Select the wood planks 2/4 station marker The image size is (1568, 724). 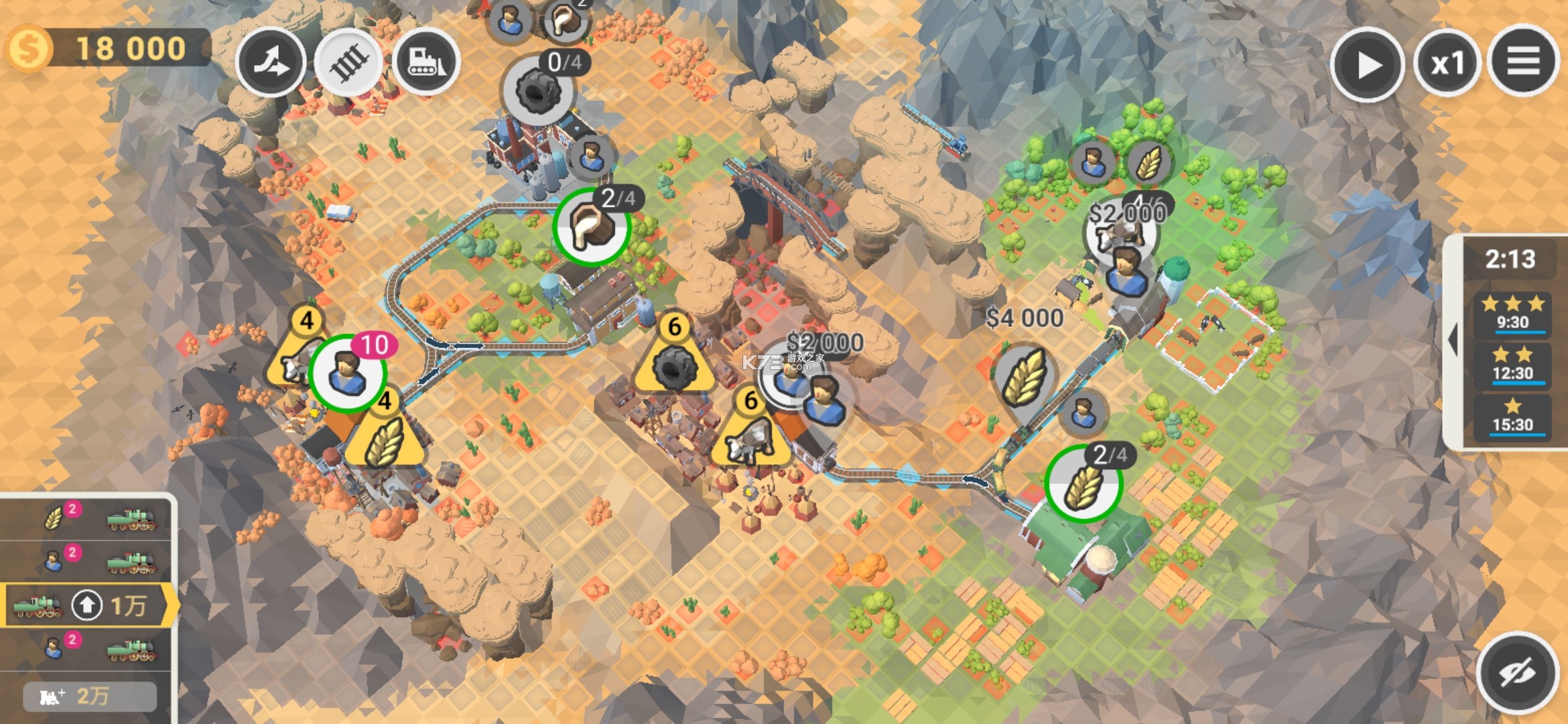591,227
